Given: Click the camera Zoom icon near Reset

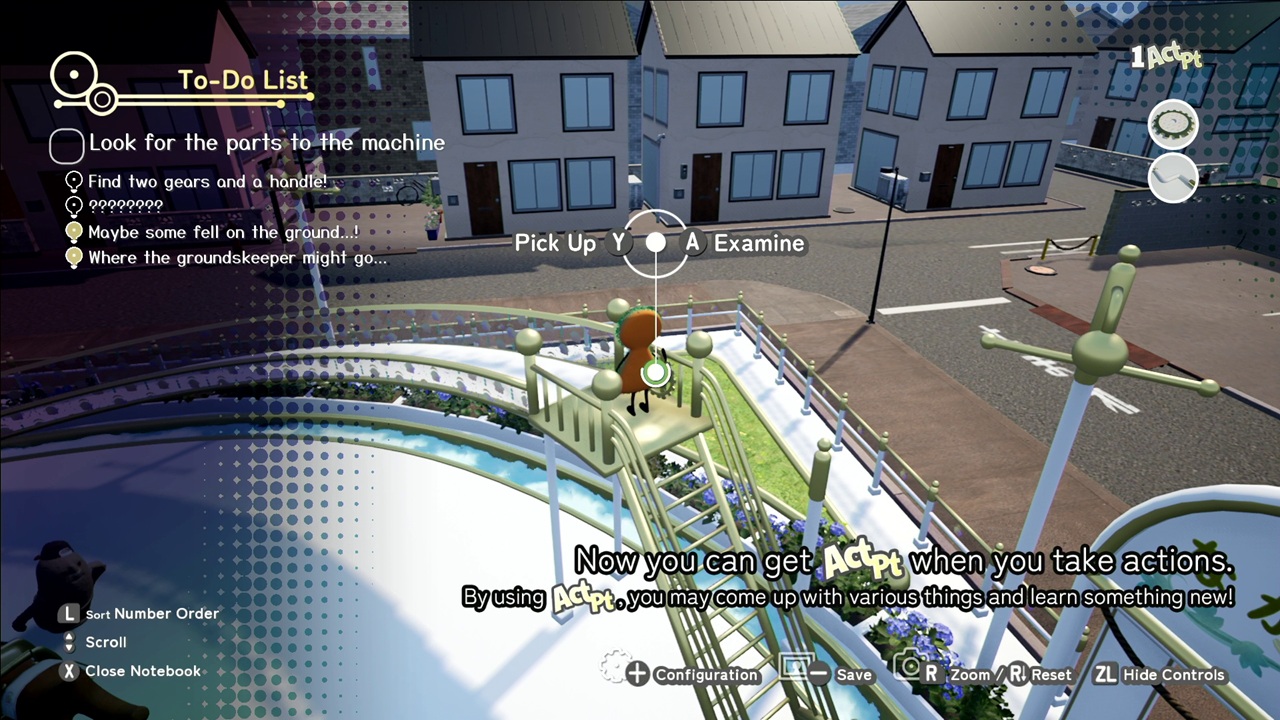Looking at the screenshot, I should (913, 674).
